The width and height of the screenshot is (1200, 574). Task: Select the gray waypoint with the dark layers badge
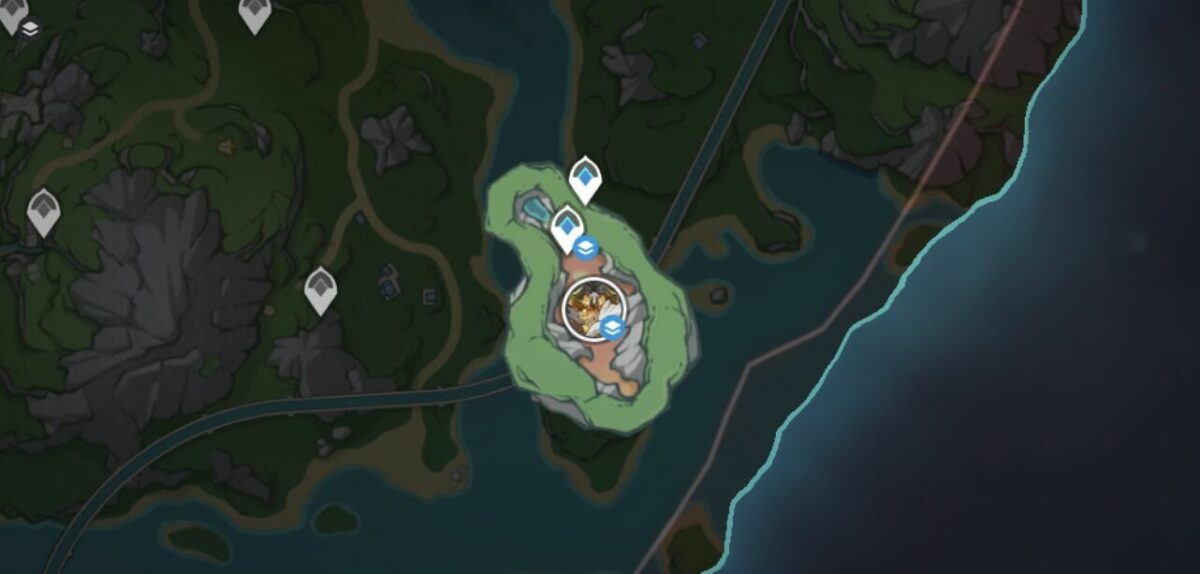(x=11, y=15)
